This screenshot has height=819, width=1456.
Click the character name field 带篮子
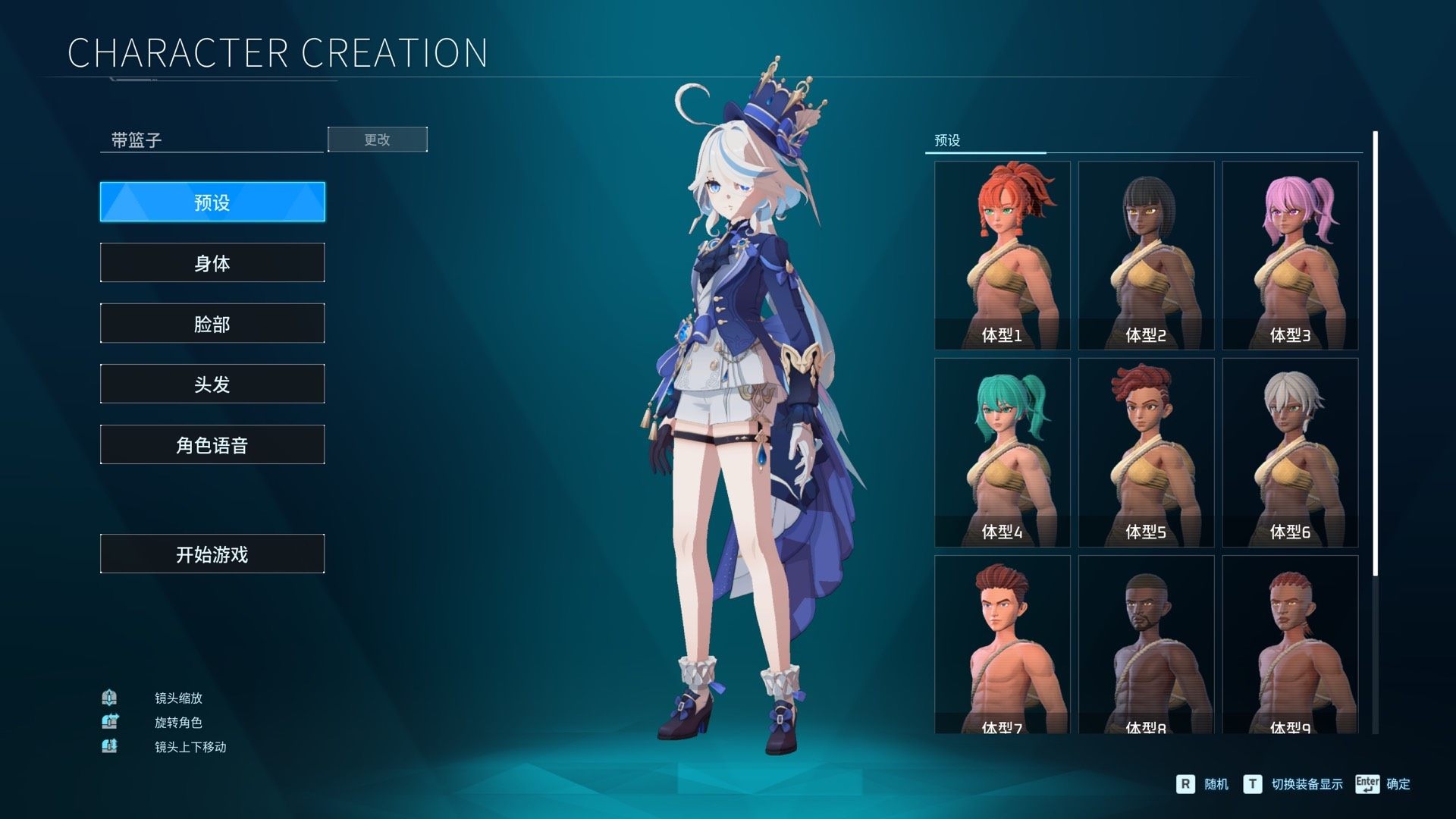tap(212, 140)
